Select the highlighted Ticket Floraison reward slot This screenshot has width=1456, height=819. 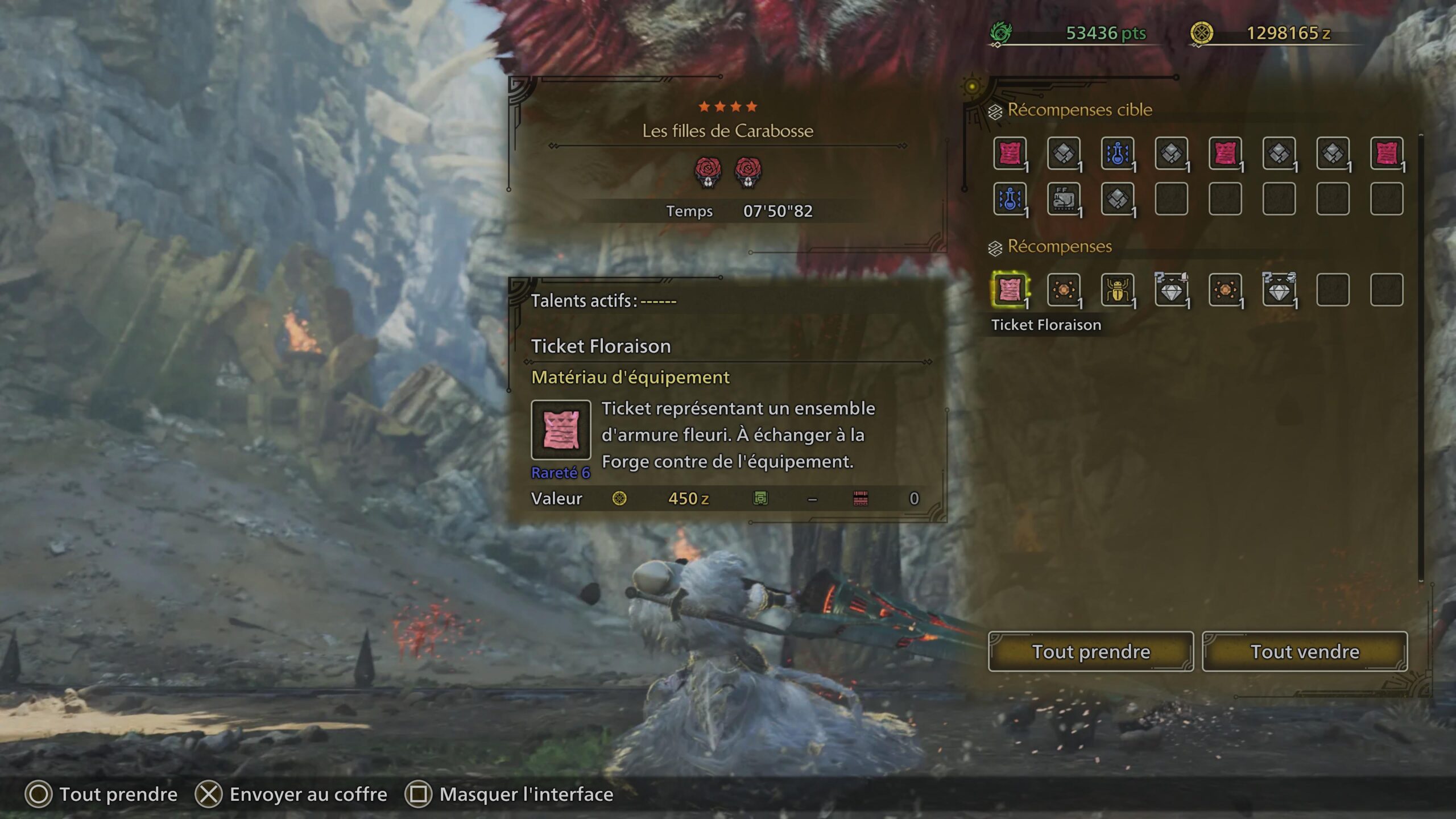(x=1010, y=289)
